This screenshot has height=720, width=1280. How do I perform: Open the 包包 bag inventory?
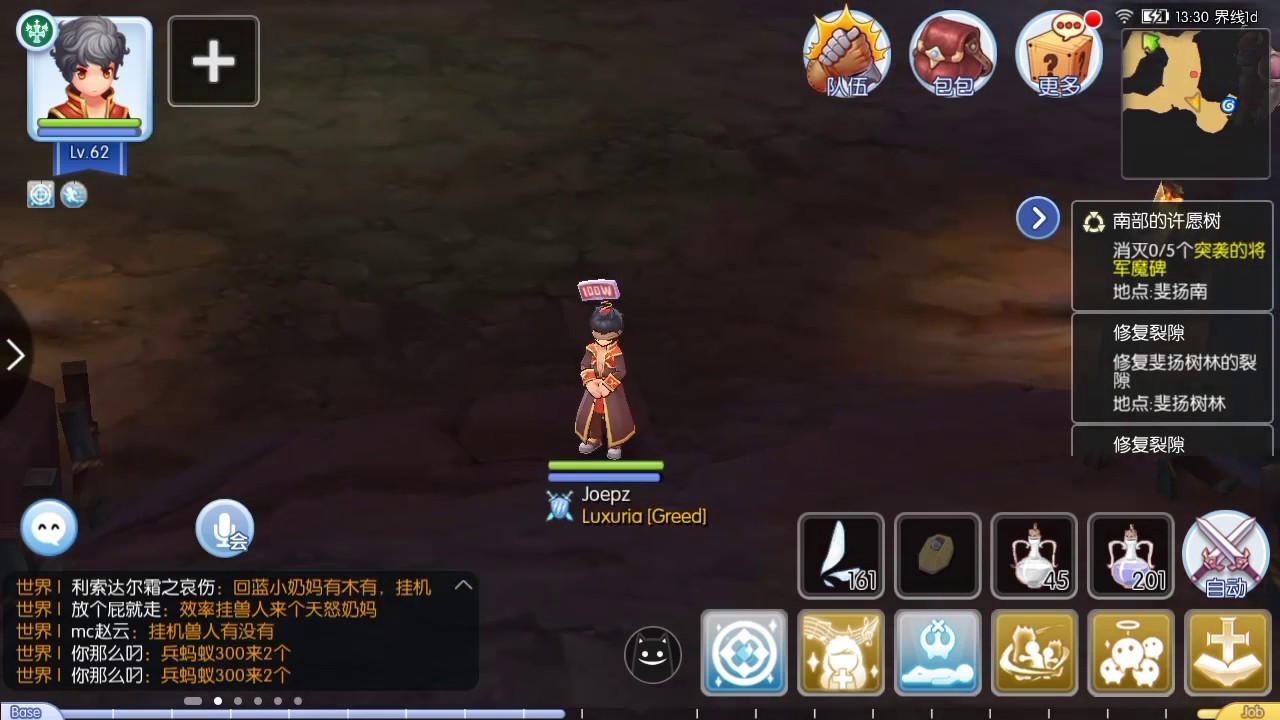[953, 54]
